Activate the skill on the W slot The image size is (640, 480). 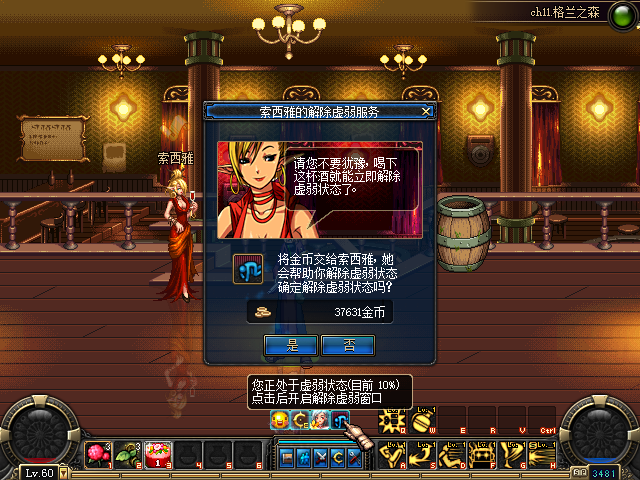point(422,420)
